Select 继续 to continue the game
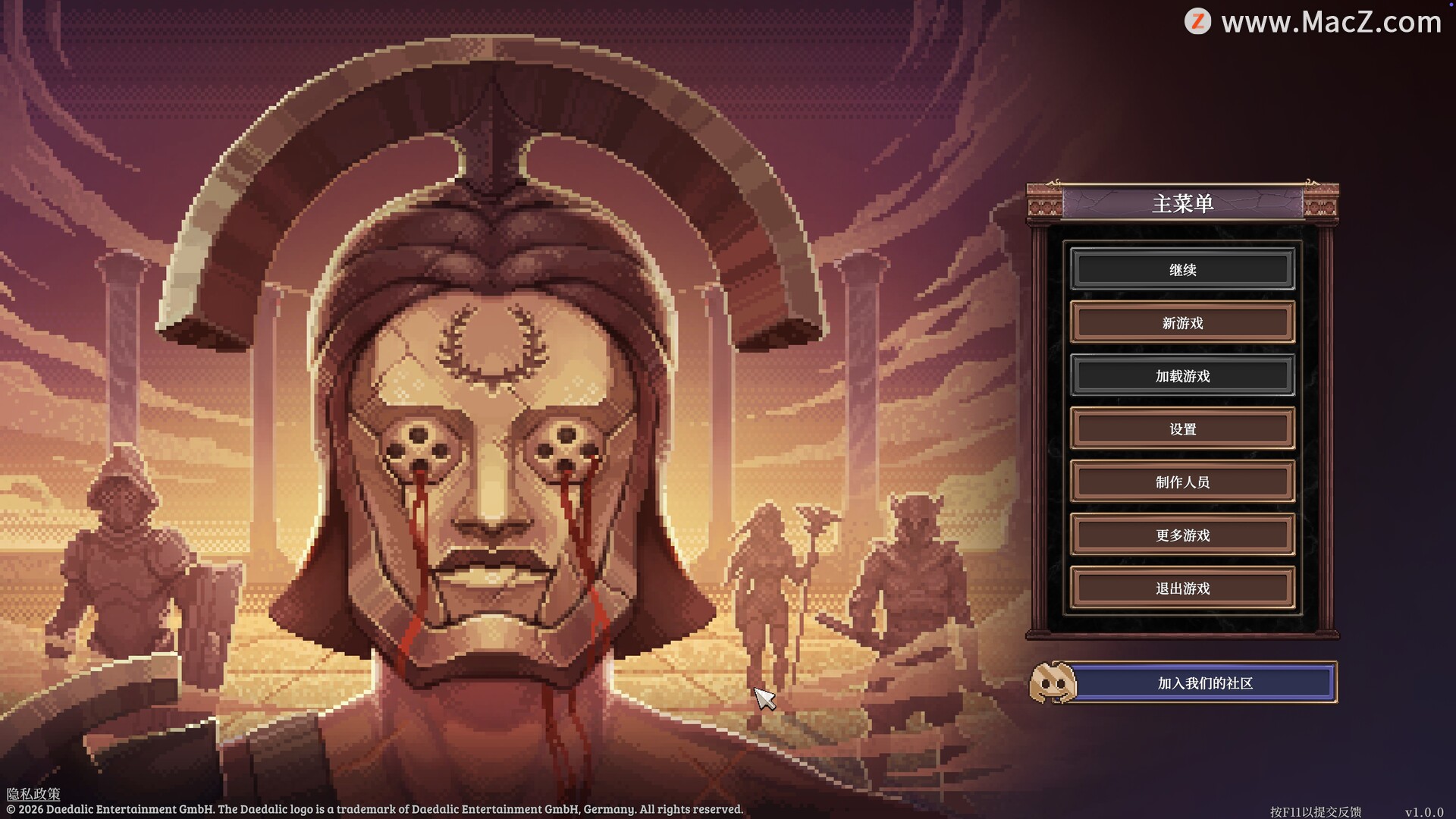This screenshot has width=1456, height=819. coord(1182,269)
